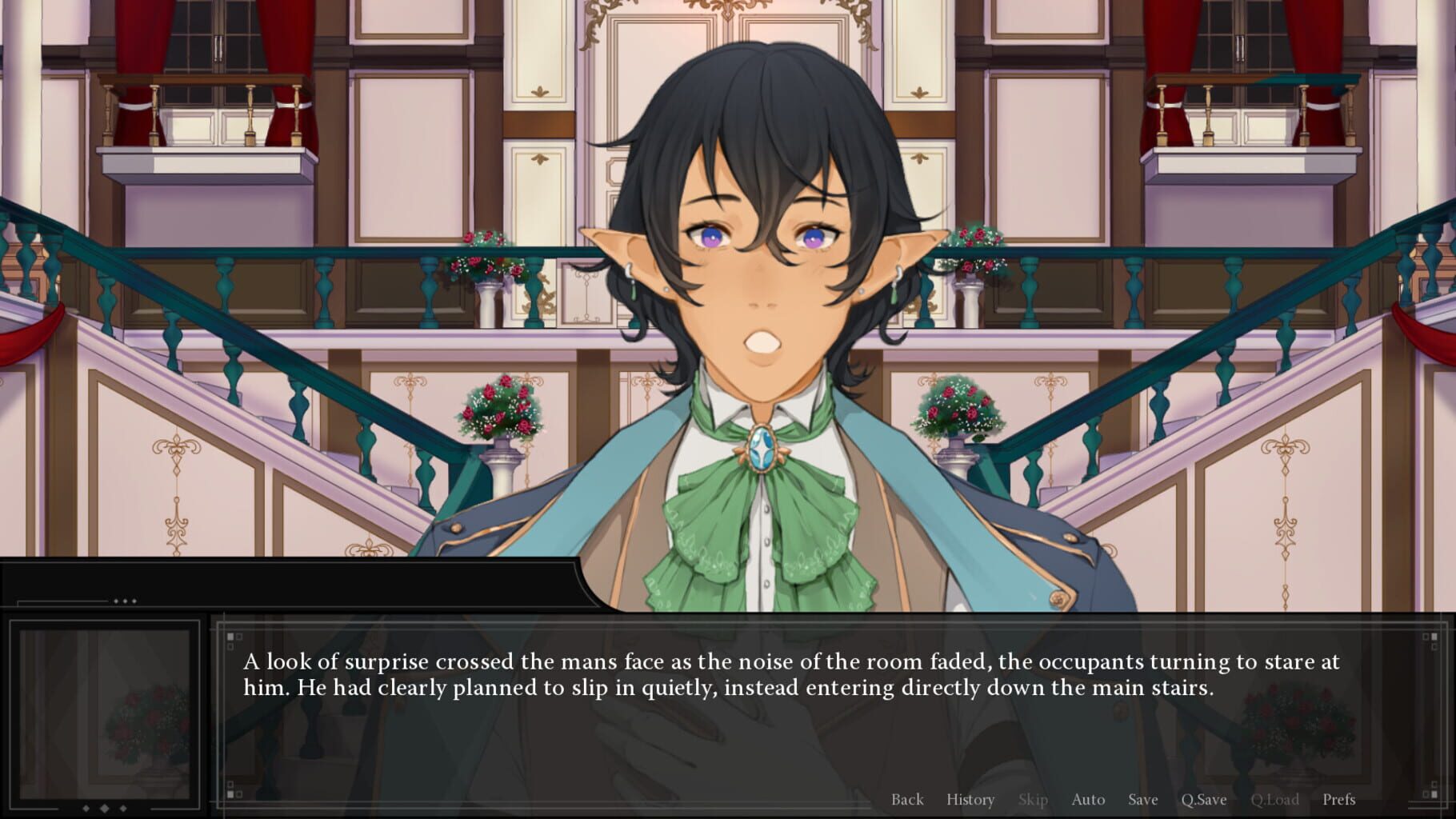Click the right diamond ornament under the thumbnail
This screenshot has width=1456, height=819.
(x=123, y=809)
